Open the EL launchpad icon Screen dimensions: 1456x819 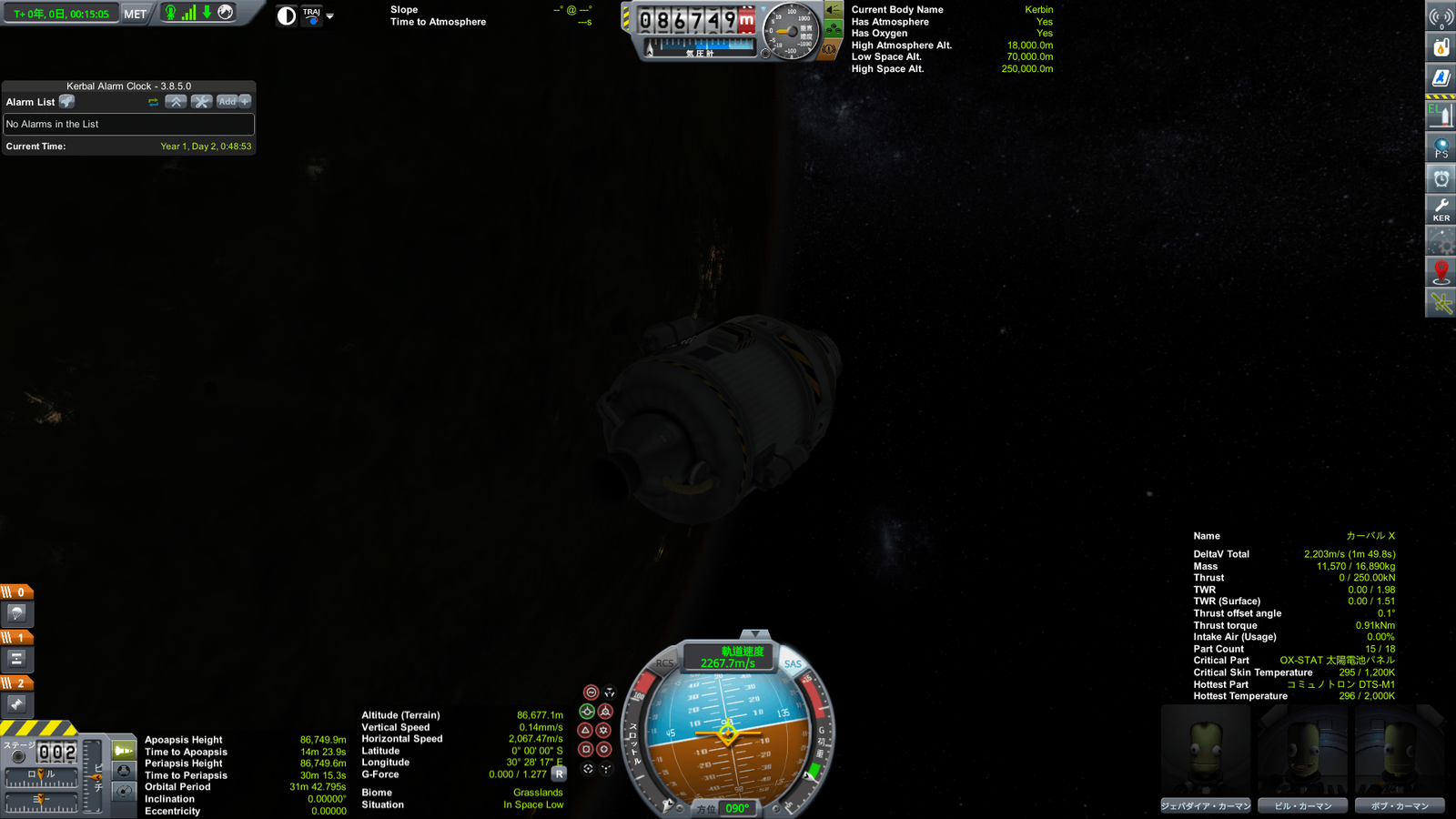click(1441, 112)
